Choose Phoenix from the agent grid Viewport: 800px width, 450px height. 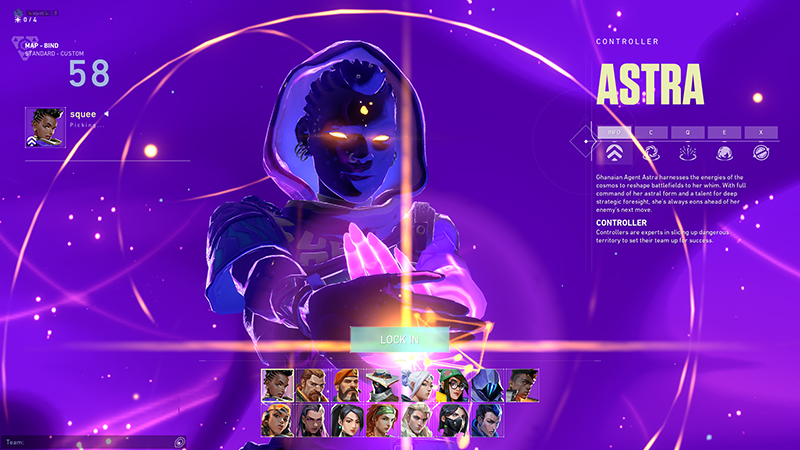pyautogui.click(x=522, y=384)
